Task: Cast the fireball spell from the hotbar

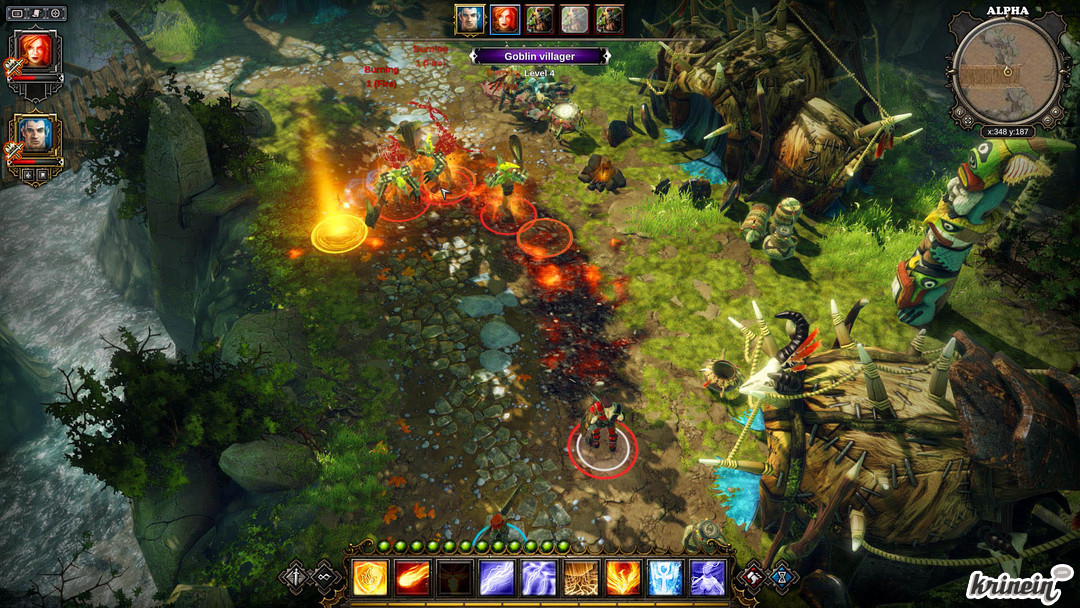Action: (412, 577)
